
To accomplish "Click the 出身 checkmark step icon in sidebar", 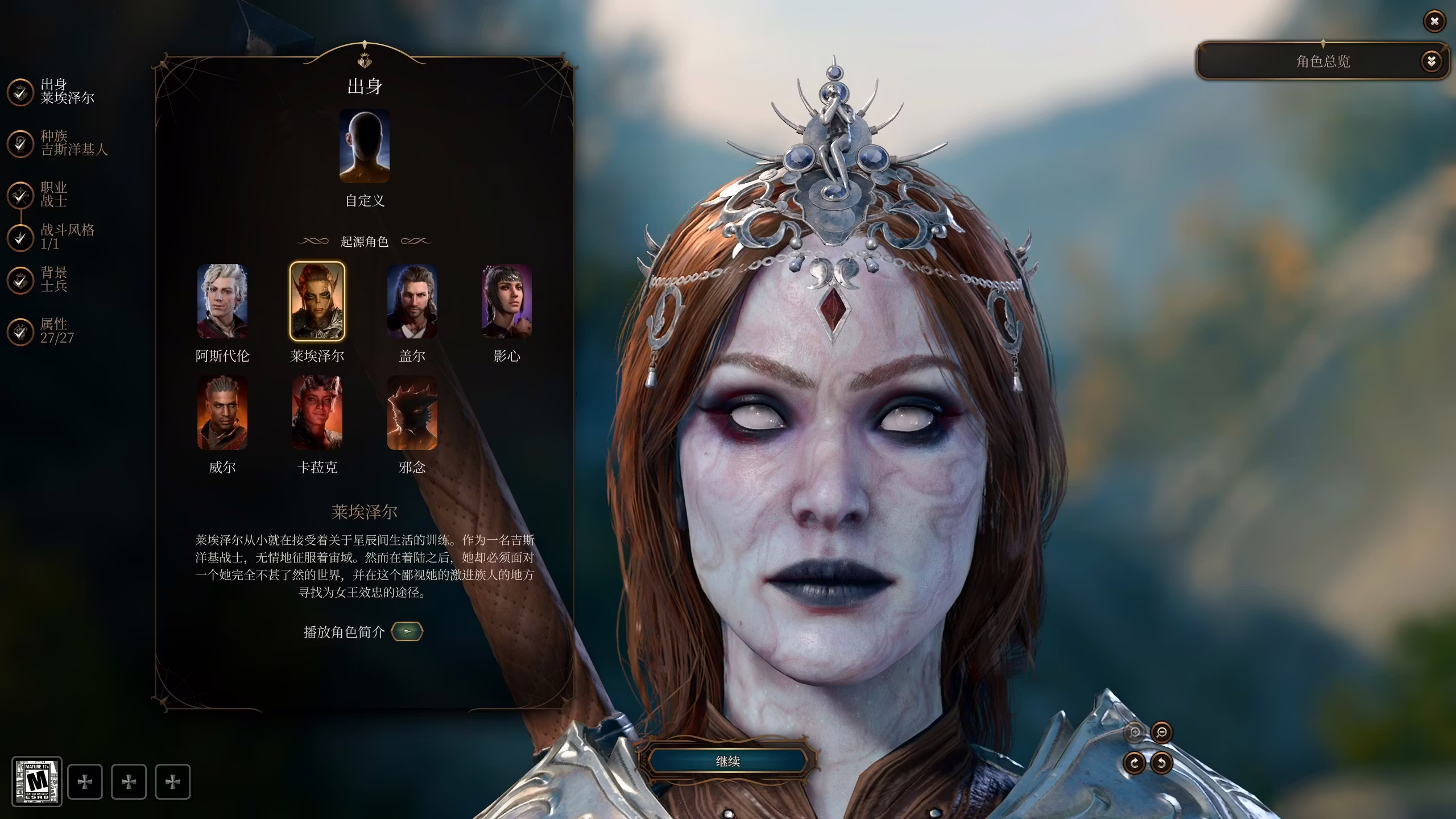I will [x=20, y=92].
